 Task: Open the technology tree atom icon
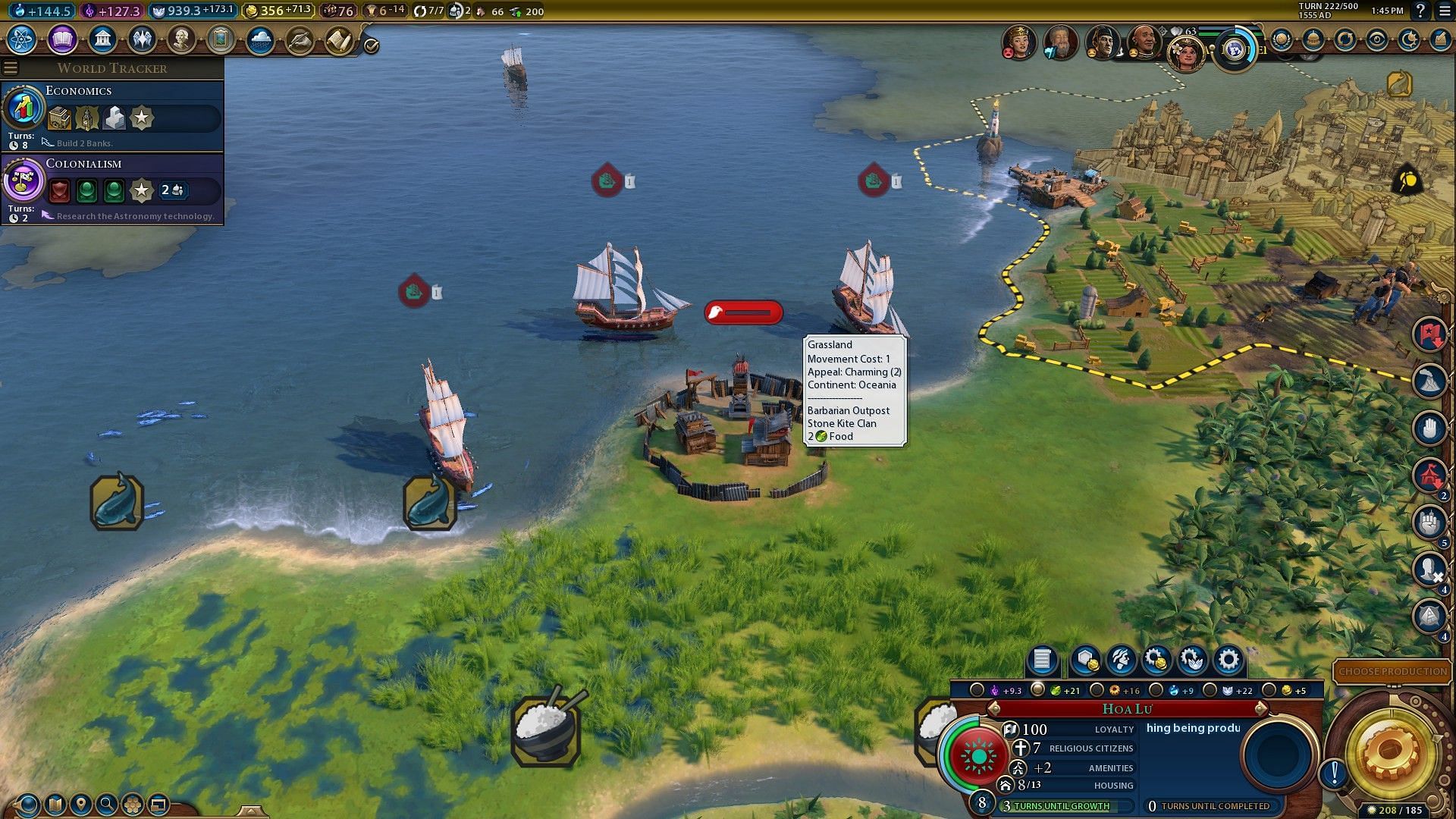(x=22, y=39)
